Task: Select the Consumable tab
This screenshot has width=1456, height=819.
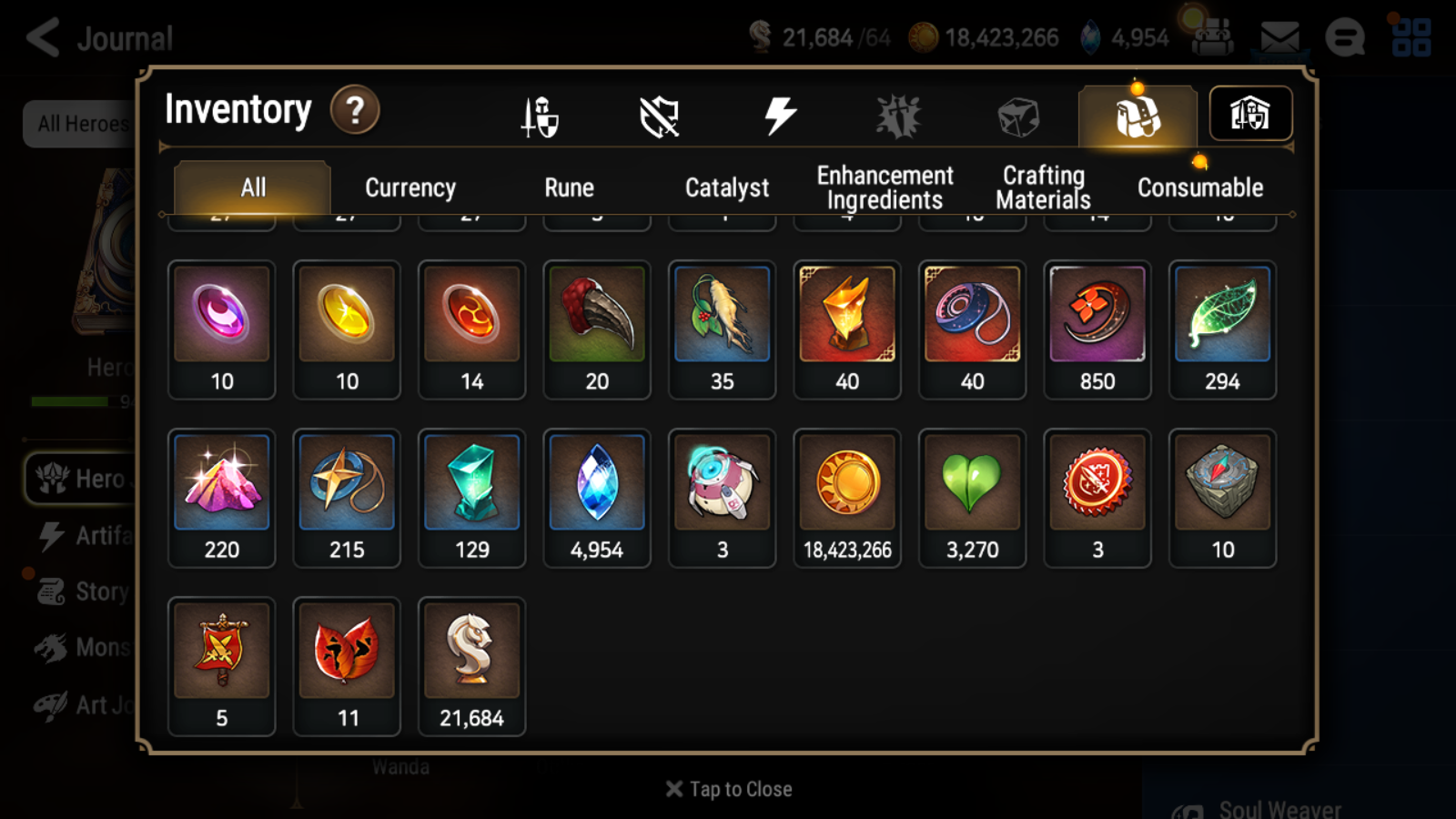Action: [1200, 187]
